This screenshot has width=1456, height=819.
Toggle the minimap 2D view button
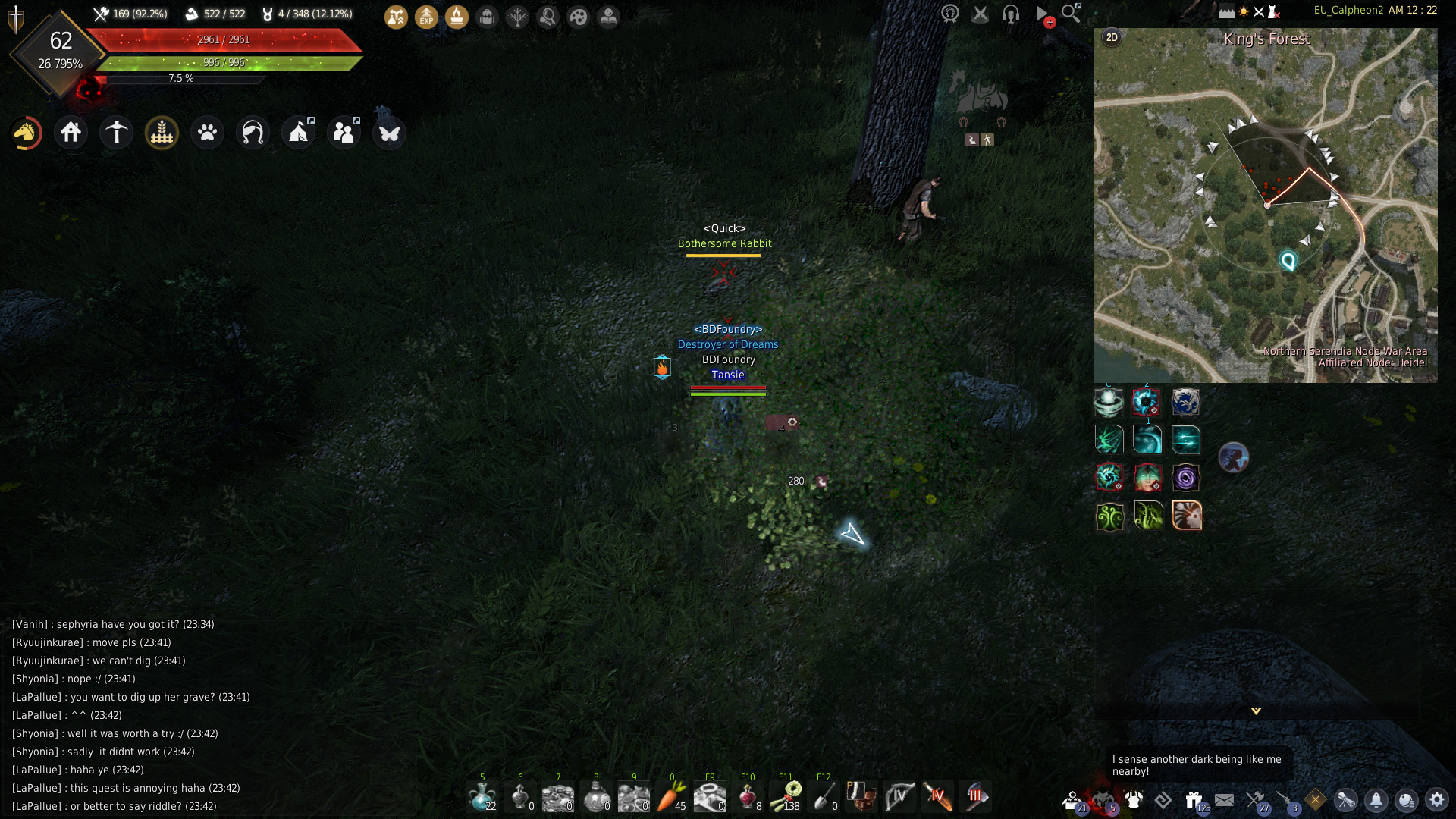1112,37
